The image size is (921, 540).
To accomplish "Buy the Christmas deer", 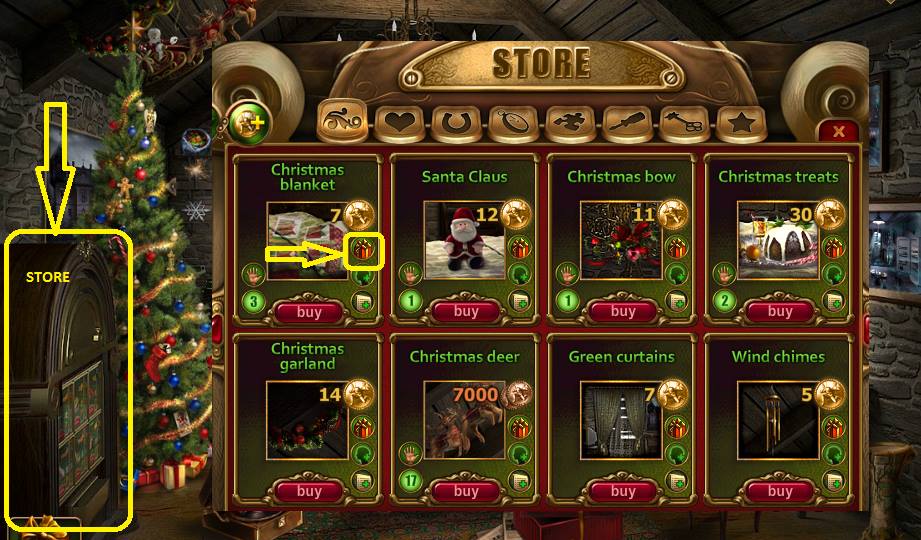I will pyautogui.click(x=466, y=491).
